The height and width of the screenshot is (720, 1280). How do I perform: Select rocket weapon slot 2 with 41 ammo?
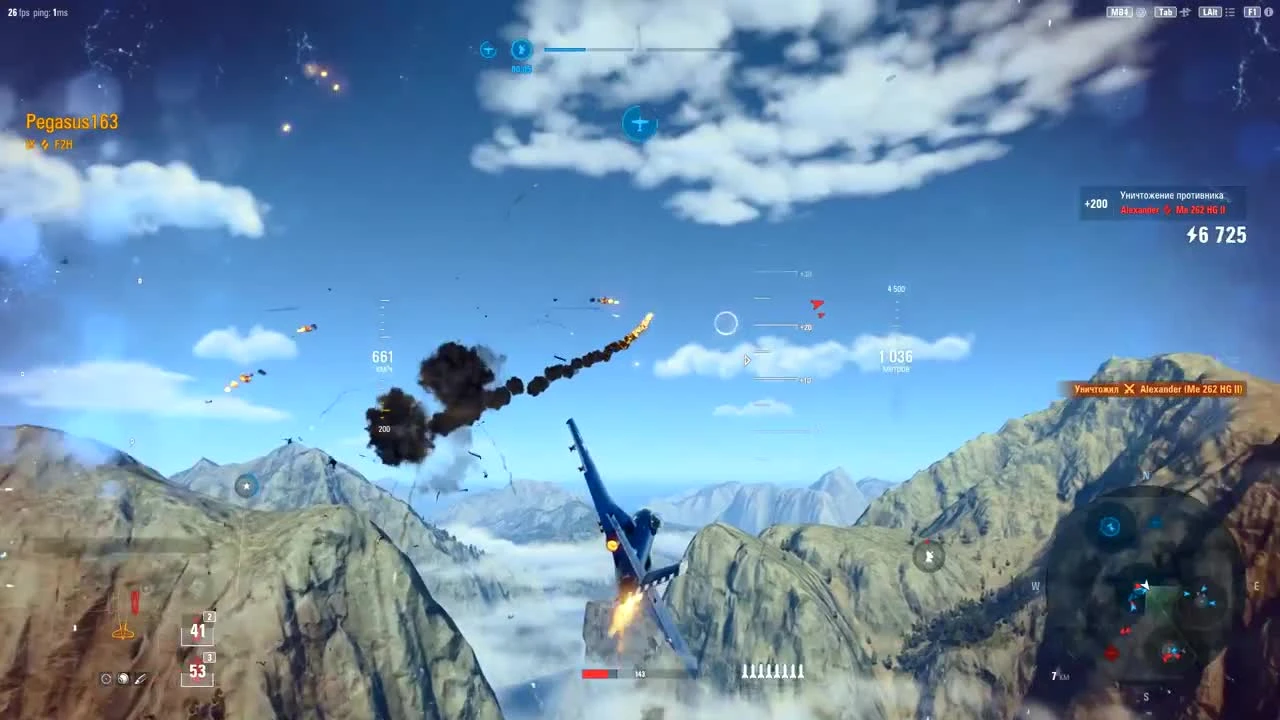pyautogui.click(x=197, y=630)
